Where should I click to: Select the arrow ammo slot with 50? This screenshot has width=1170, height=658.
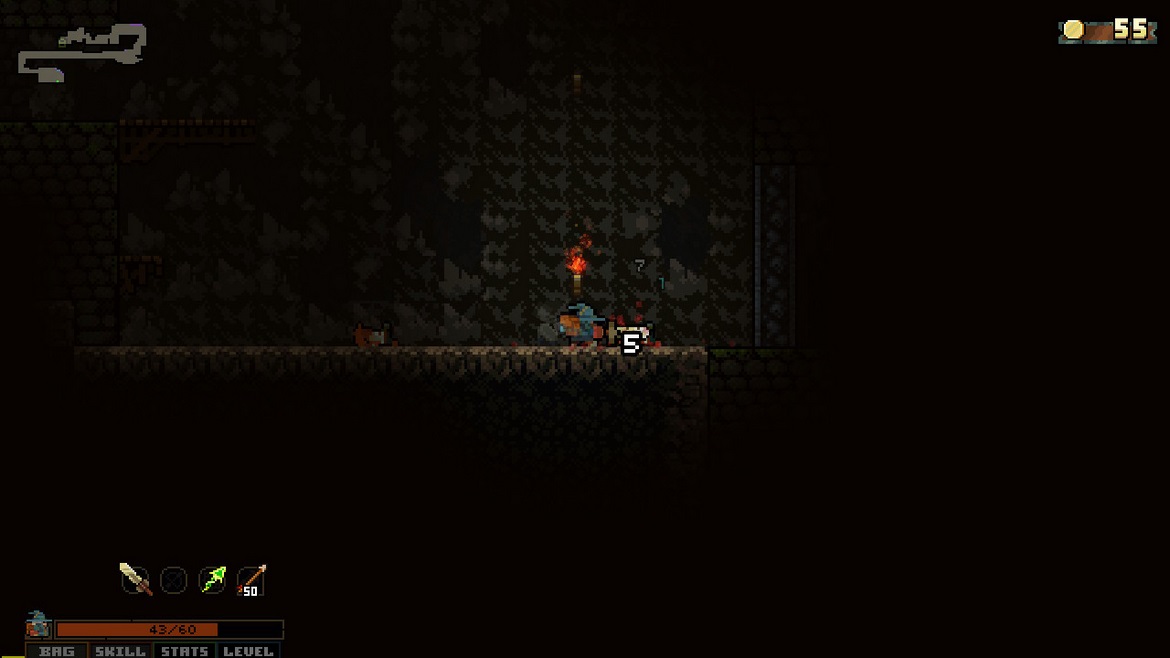click(251, 580)
